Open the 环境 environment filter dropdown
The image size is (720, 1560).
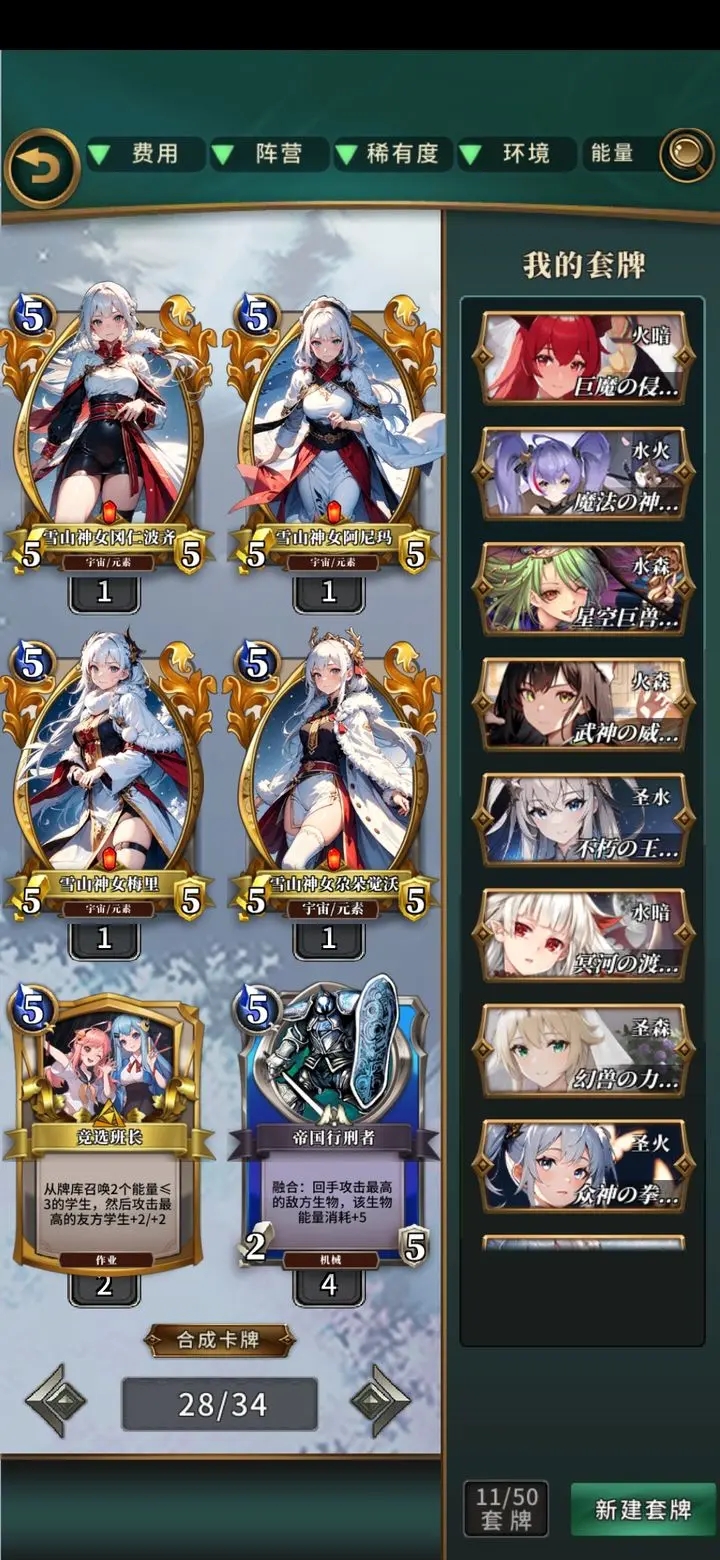(516, 154)
